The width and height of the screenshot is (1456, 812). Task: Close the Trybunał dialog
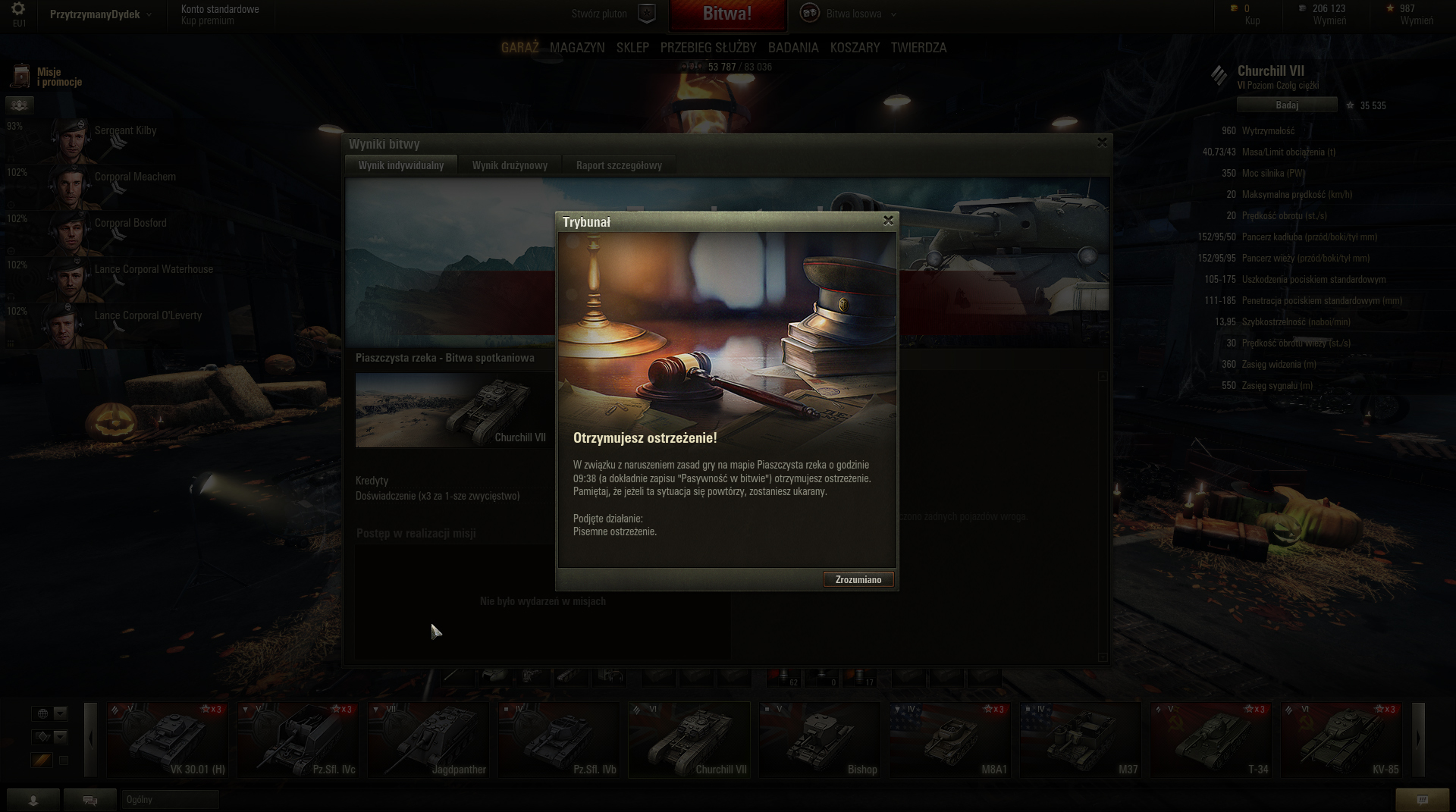tap(888, 221)
